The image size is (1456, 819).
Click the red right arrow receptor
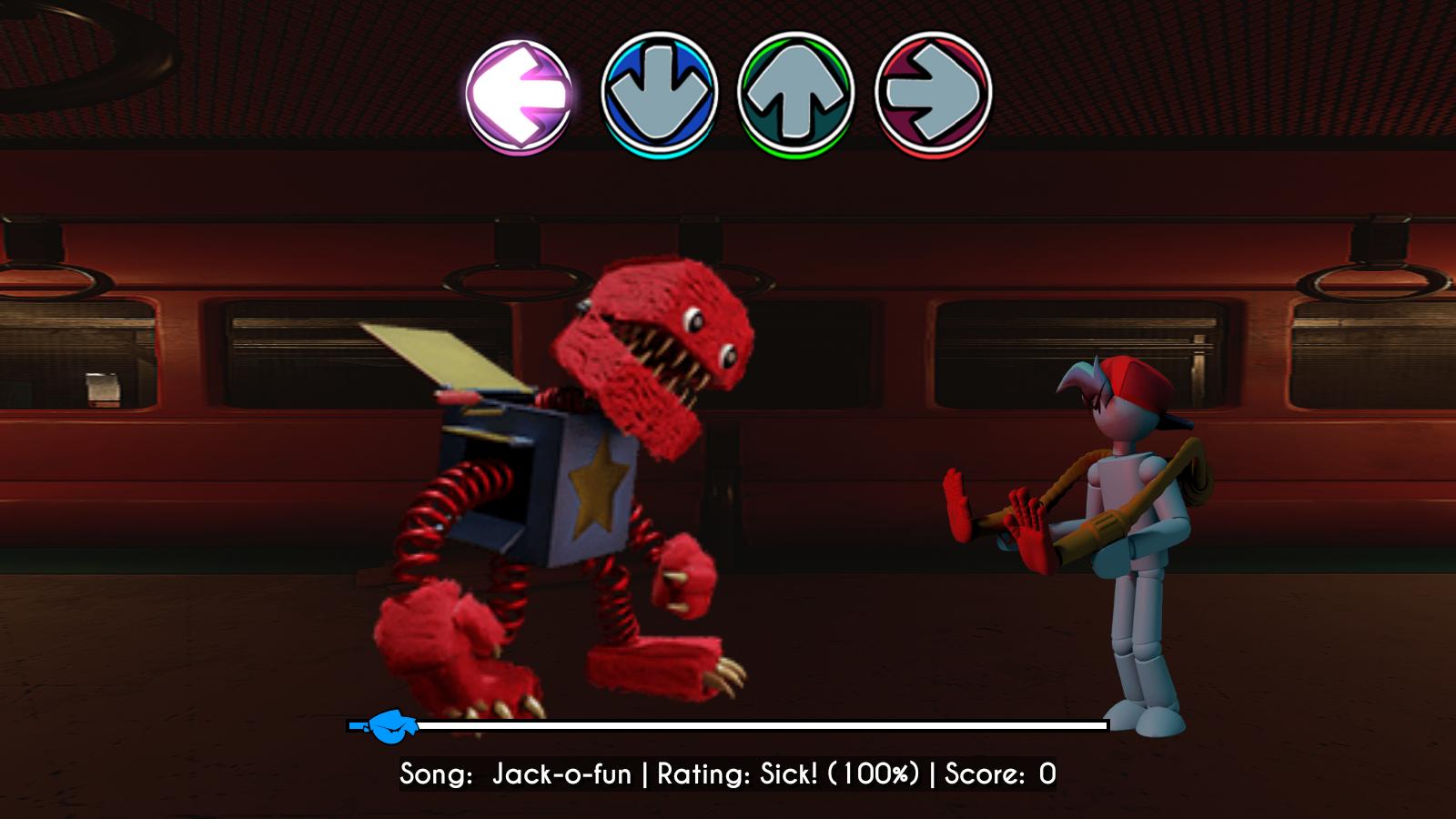[x=933, y=93]
